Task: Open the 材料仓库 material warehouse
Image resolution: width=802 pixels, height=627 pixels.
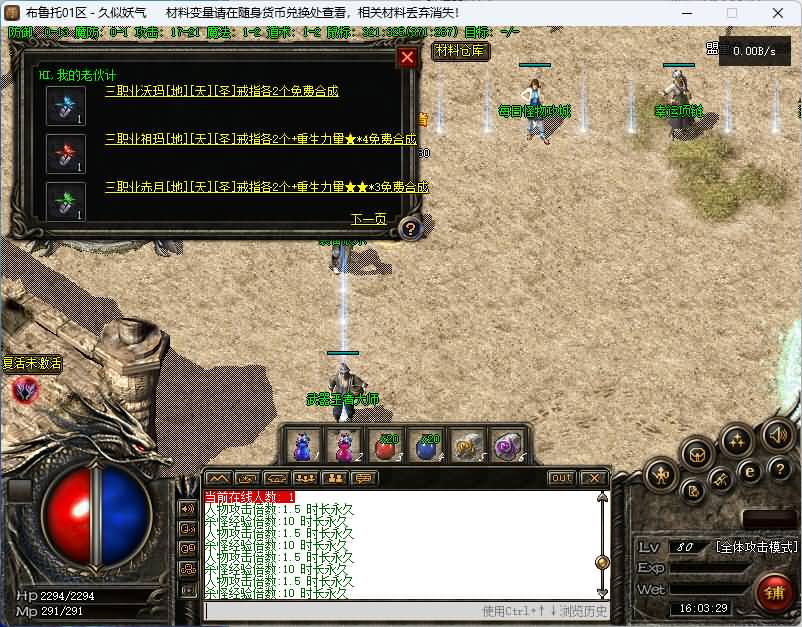Action: pyautogui.click(x=459, y=50)
